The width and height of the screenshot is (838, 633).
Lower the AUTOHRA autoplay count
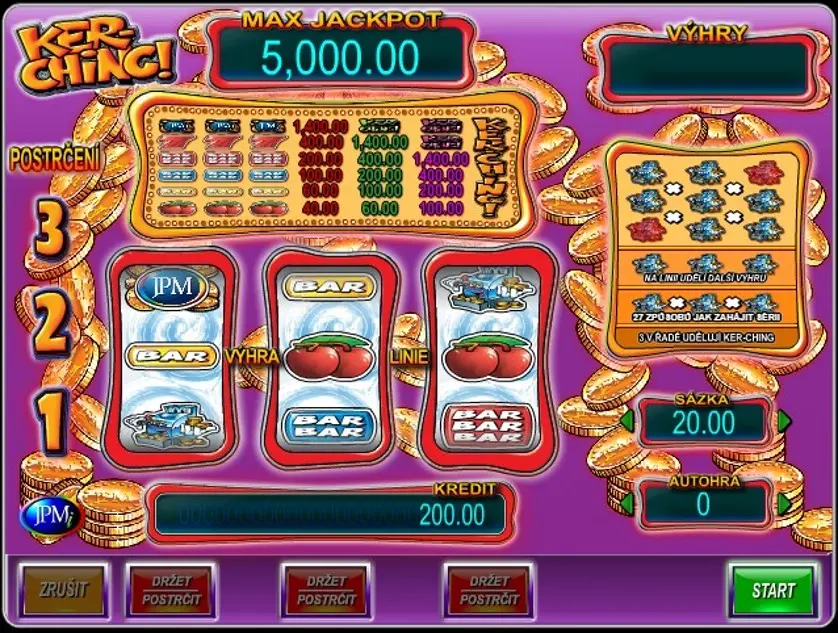point(627,504)
